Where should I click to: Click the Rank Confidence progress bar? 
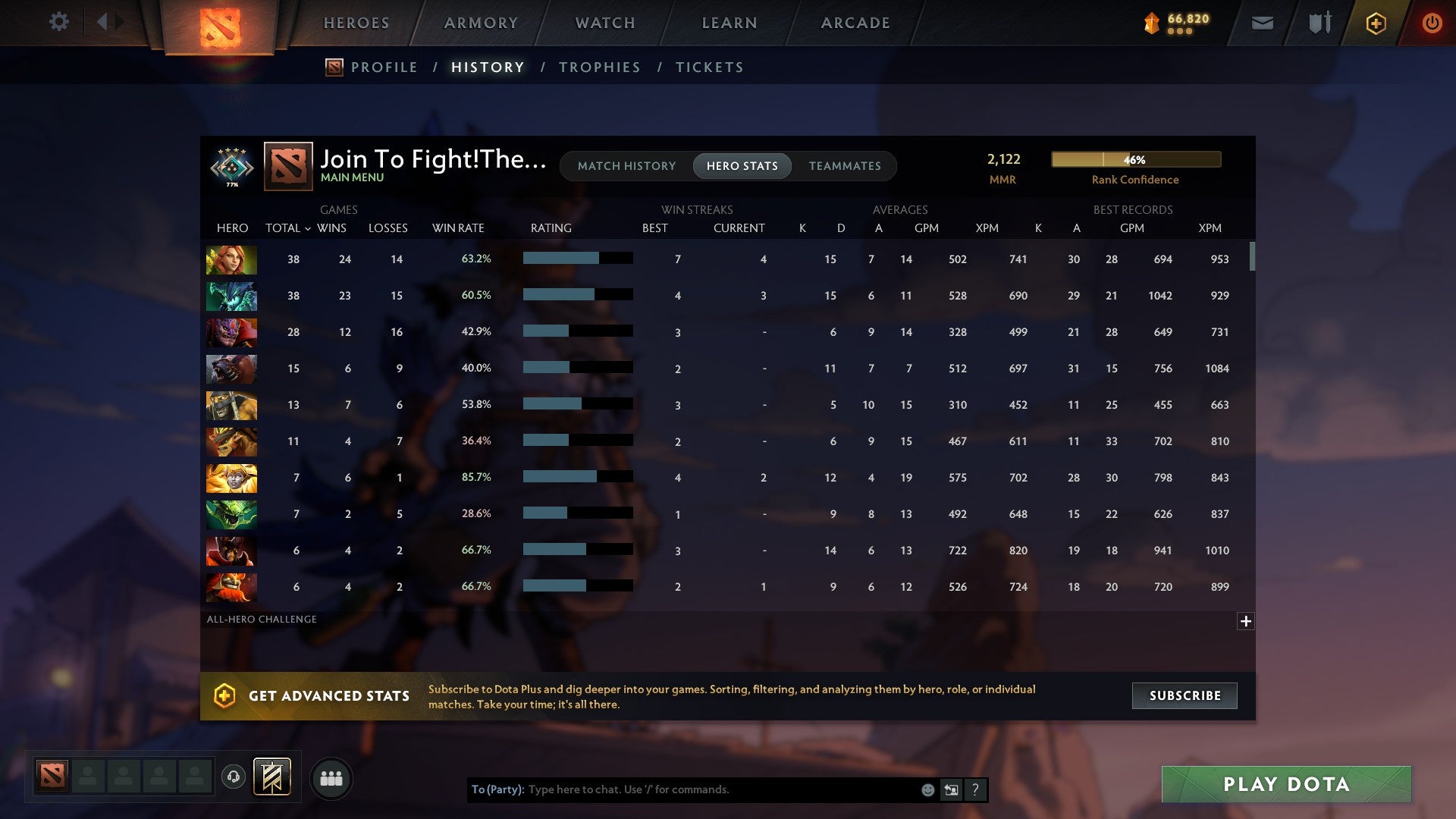tap(1135, 159)
